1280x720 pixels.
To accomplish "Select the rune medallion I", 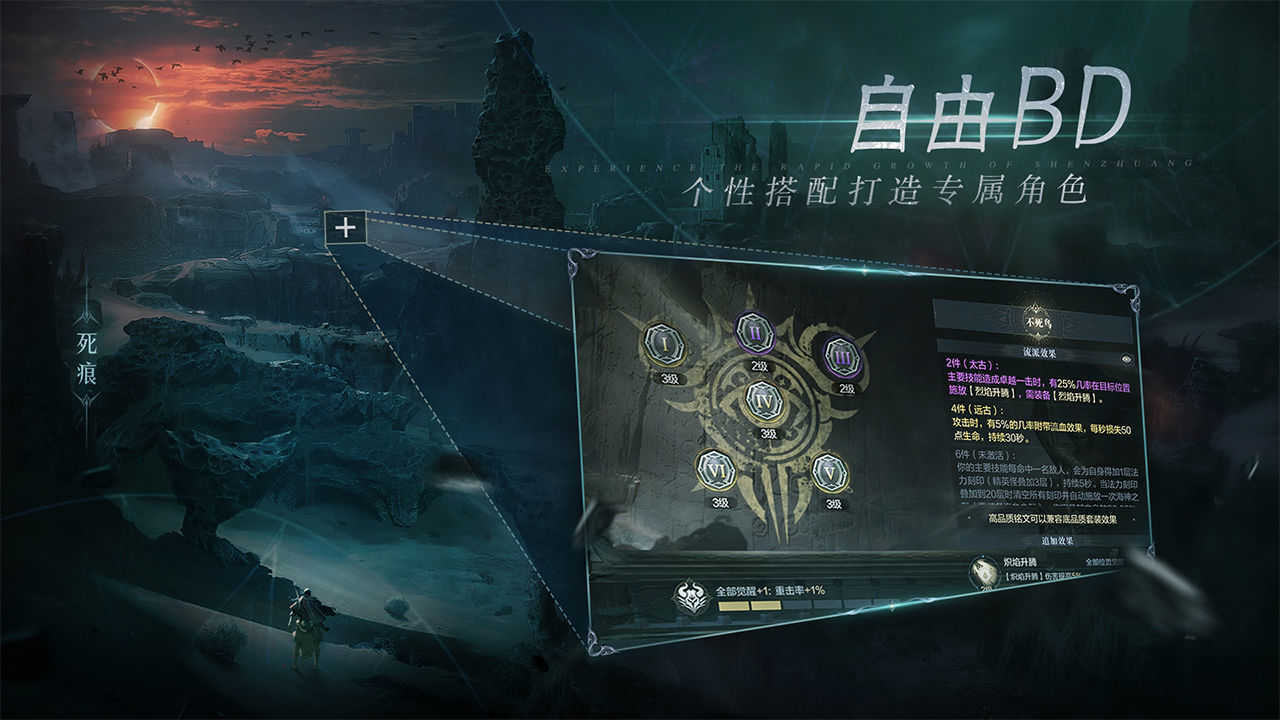I will pyautogui.click(x=664, y=342).
